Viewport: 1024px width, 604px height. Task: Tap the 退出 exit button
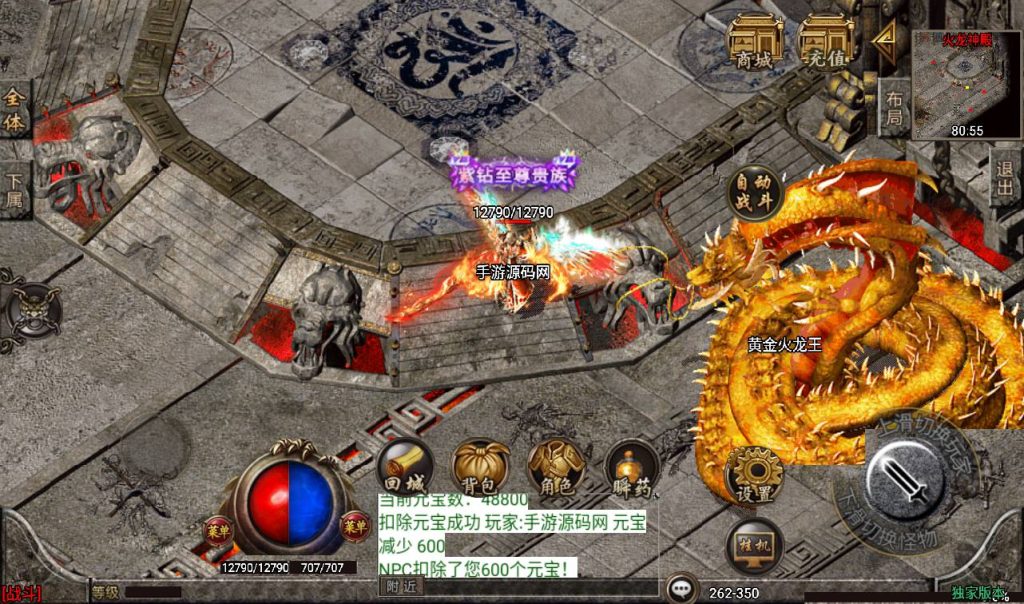click(x=1005, y=178)
